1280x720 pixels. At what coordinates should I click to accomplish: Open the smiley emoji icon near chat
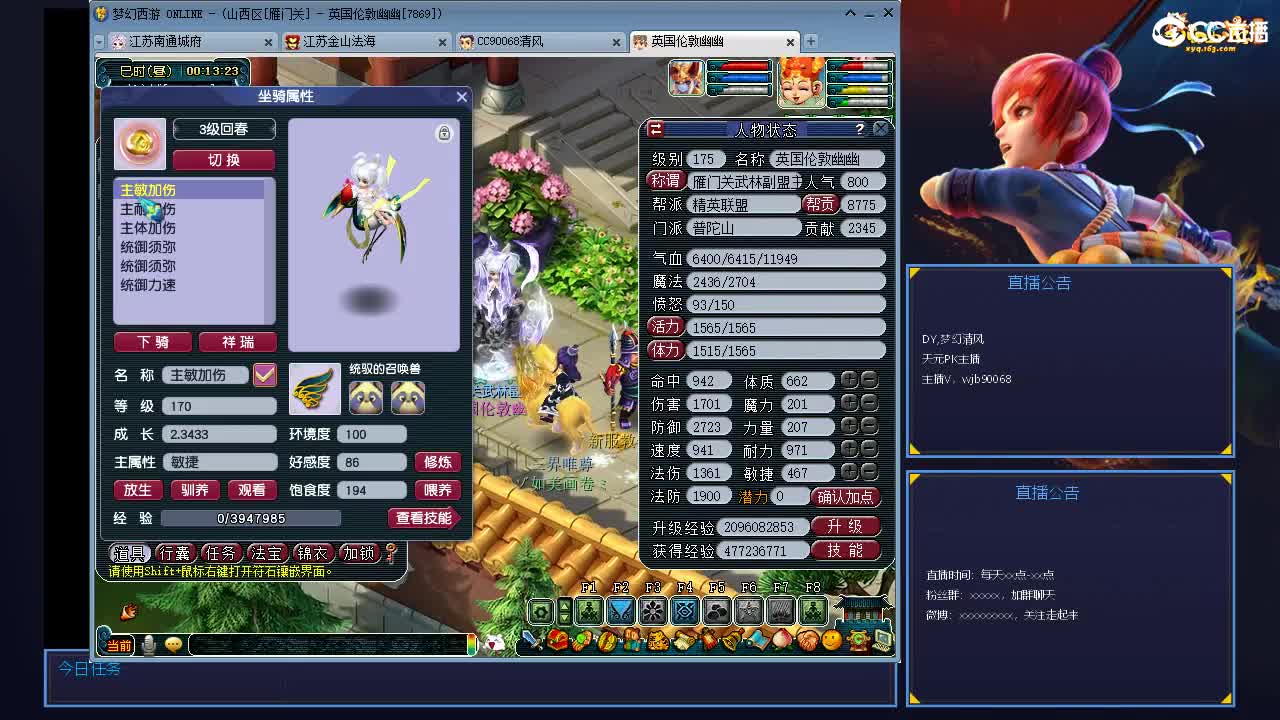pyautogui.click(x=172, y=644)
